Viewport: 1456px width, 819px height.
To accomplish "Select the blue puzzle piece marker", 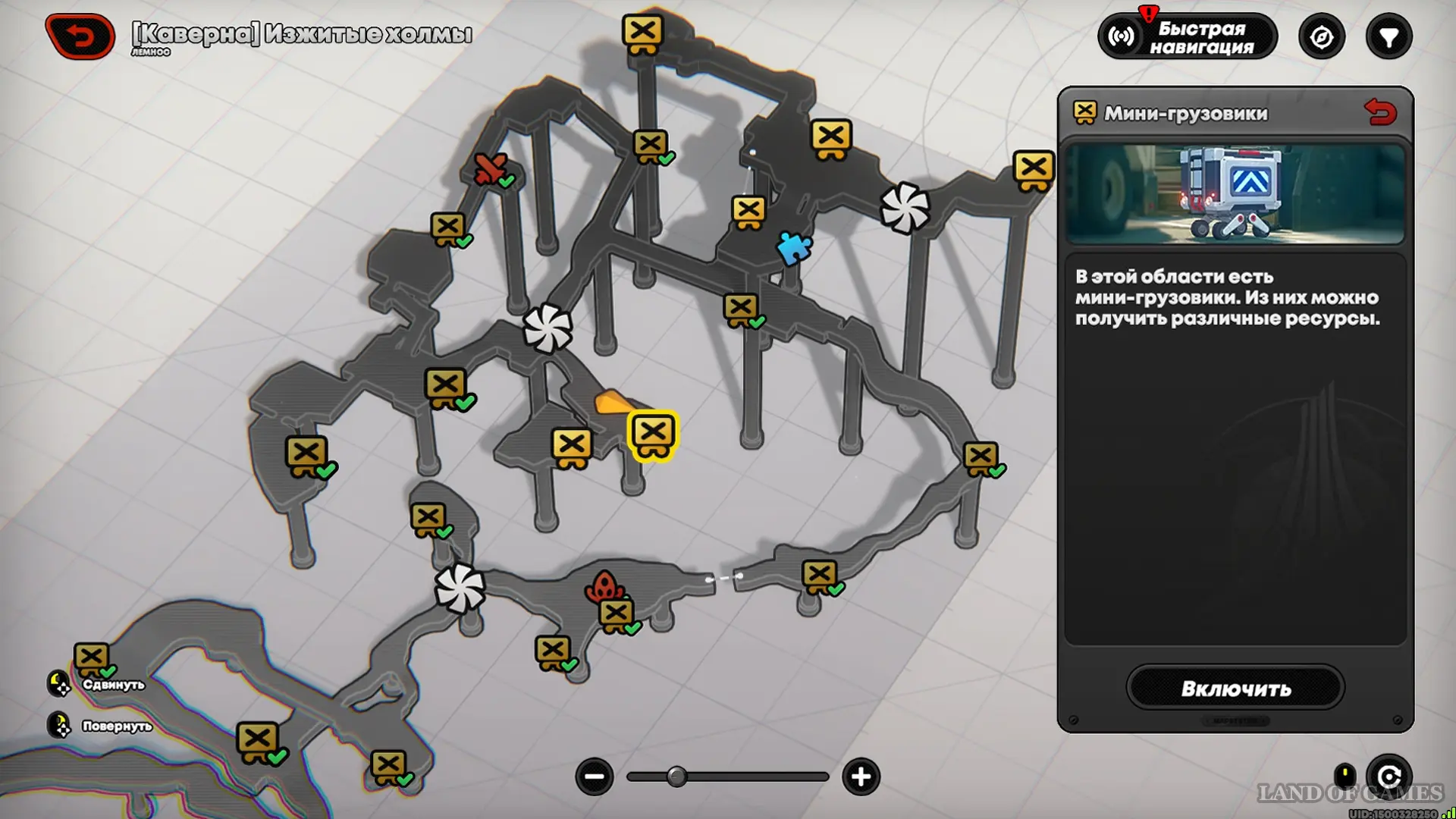I will click(x=794, y=247).
